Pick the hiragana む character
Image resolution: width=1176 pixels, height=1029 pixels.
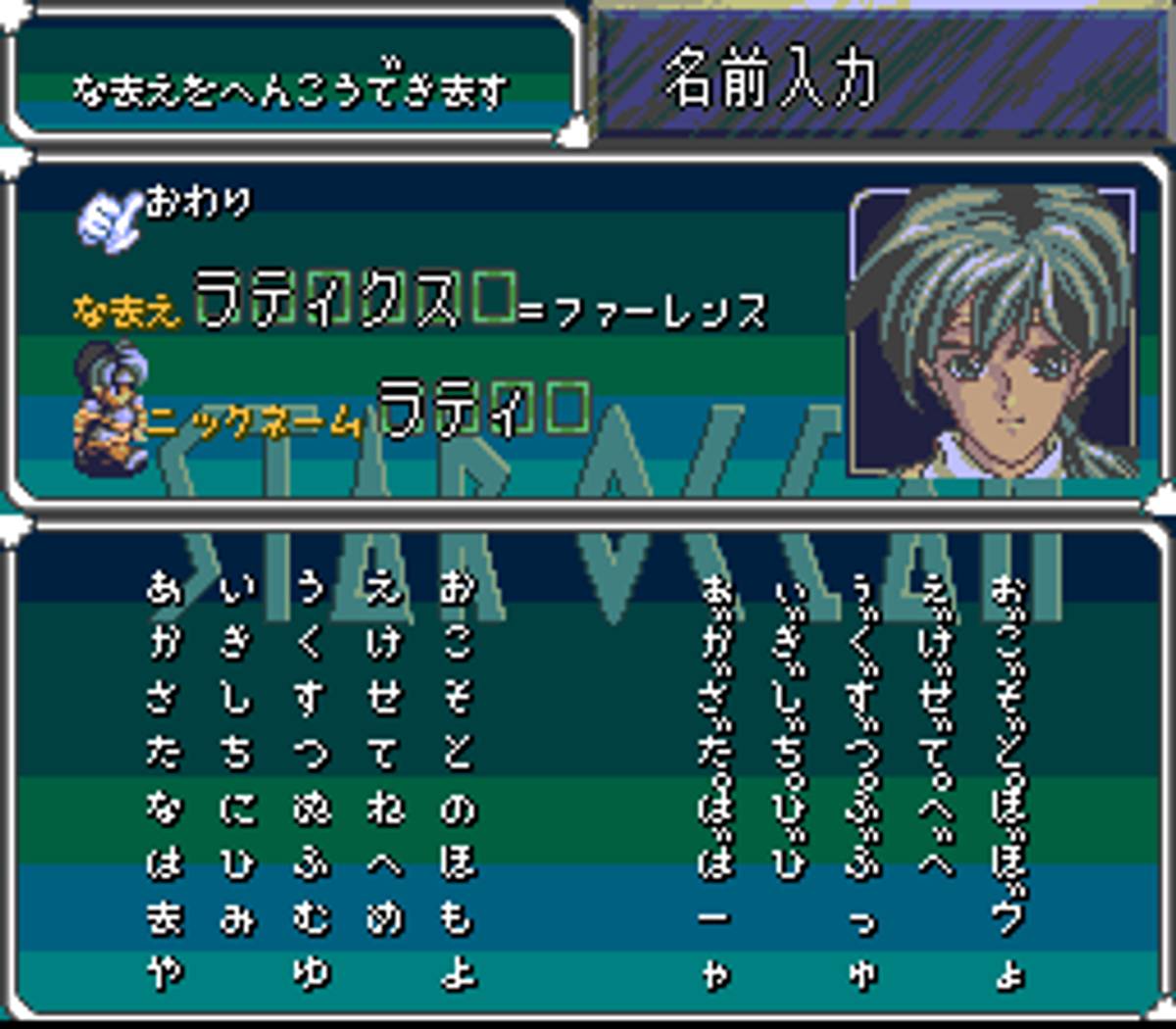tap(310, 918)
